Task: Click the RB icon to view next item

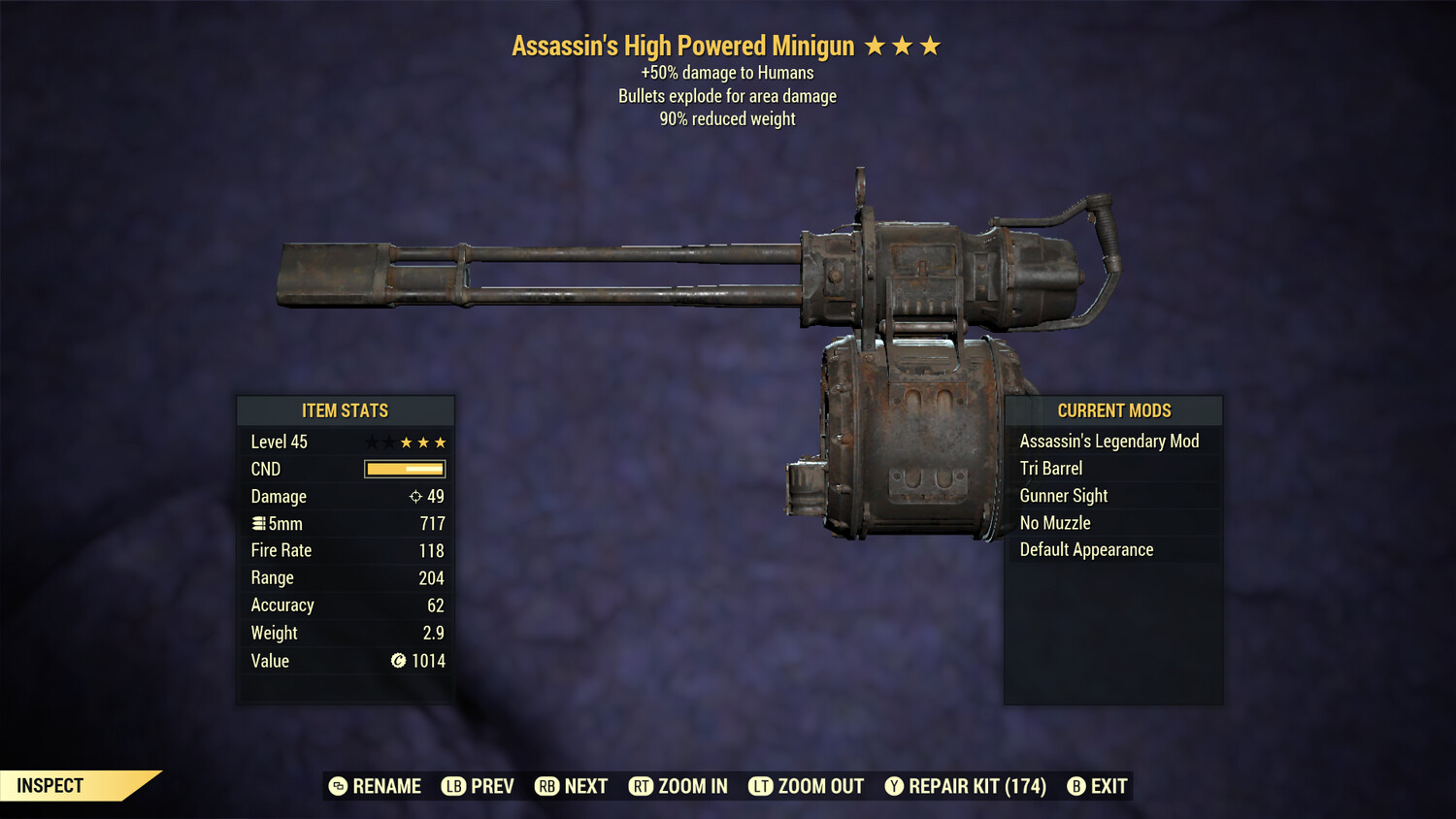Action: click(x=547, y=786)
